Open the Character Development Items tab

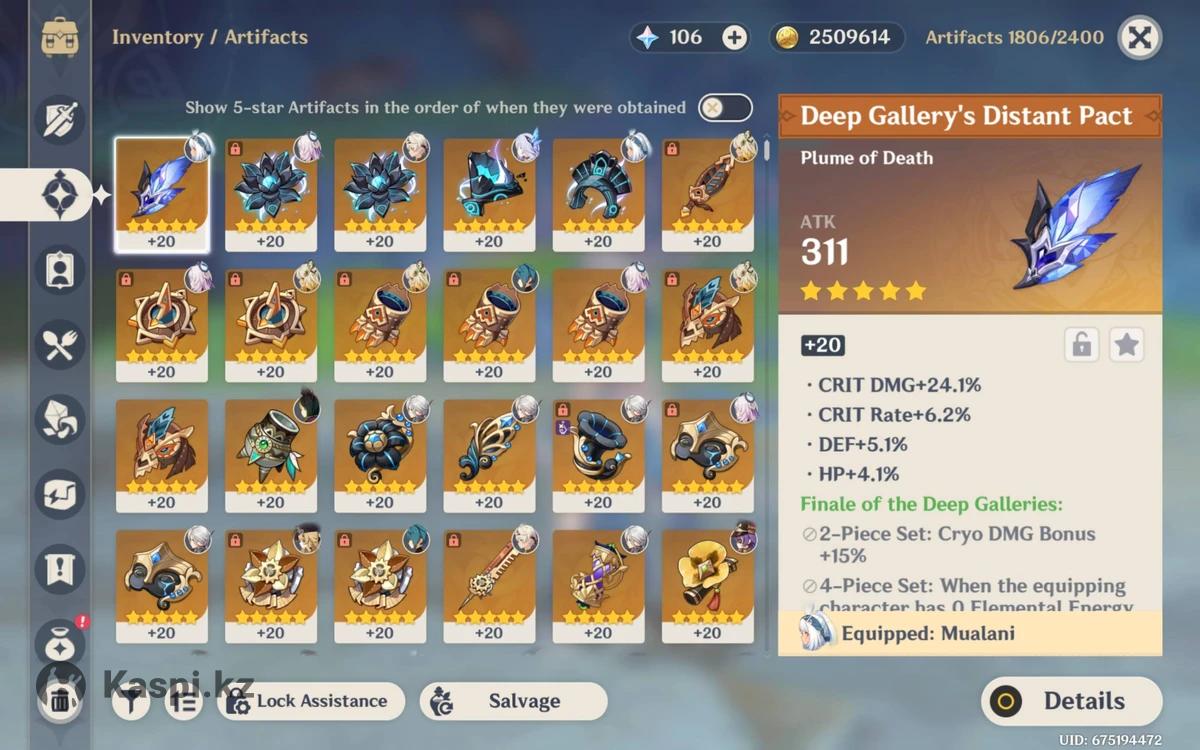click(x=60, y=268)
